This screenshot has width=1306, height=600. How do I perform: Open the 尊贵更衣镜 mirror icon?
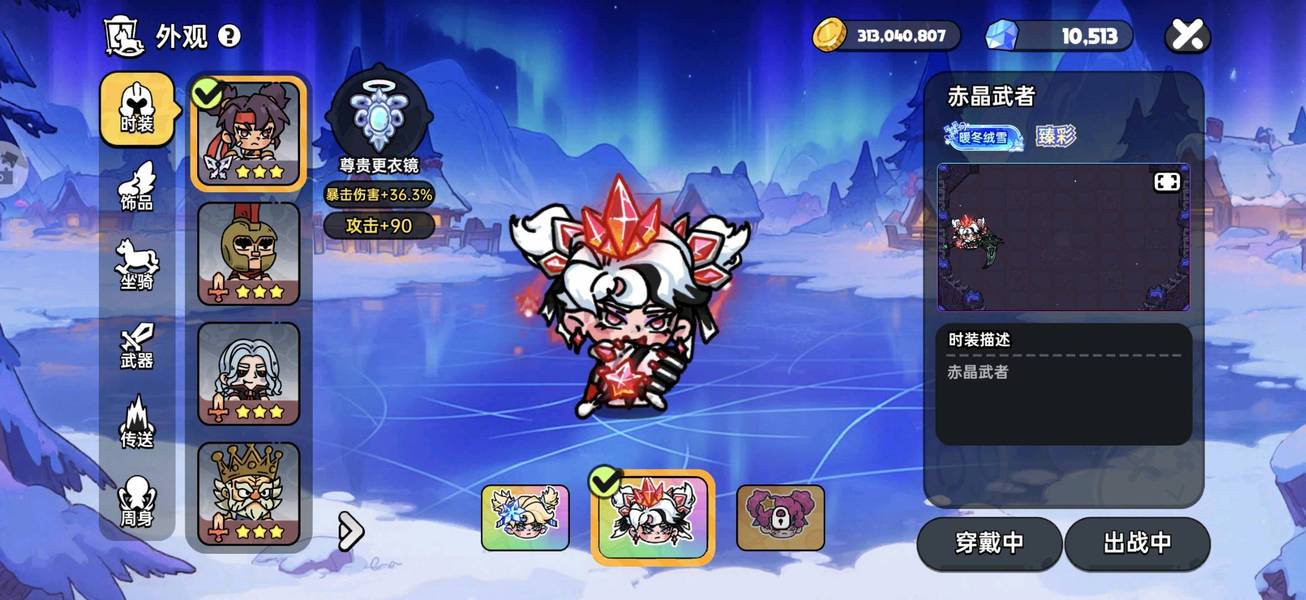[378, 112]
